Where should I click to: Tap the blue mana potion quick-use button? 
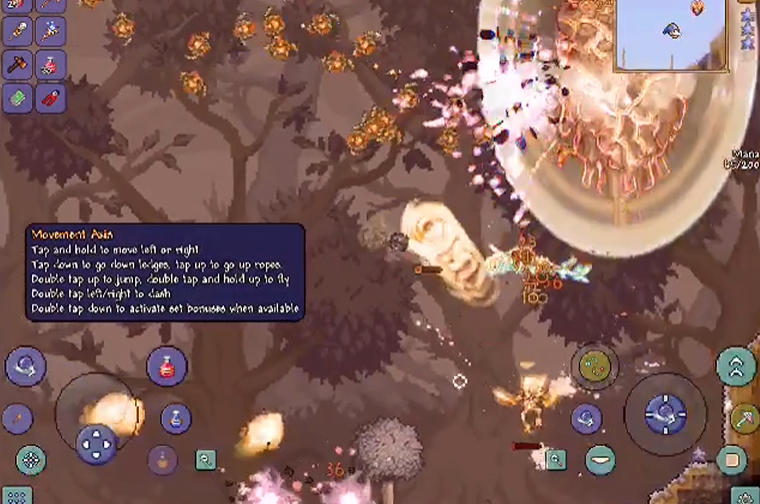(x=176, y=418)
